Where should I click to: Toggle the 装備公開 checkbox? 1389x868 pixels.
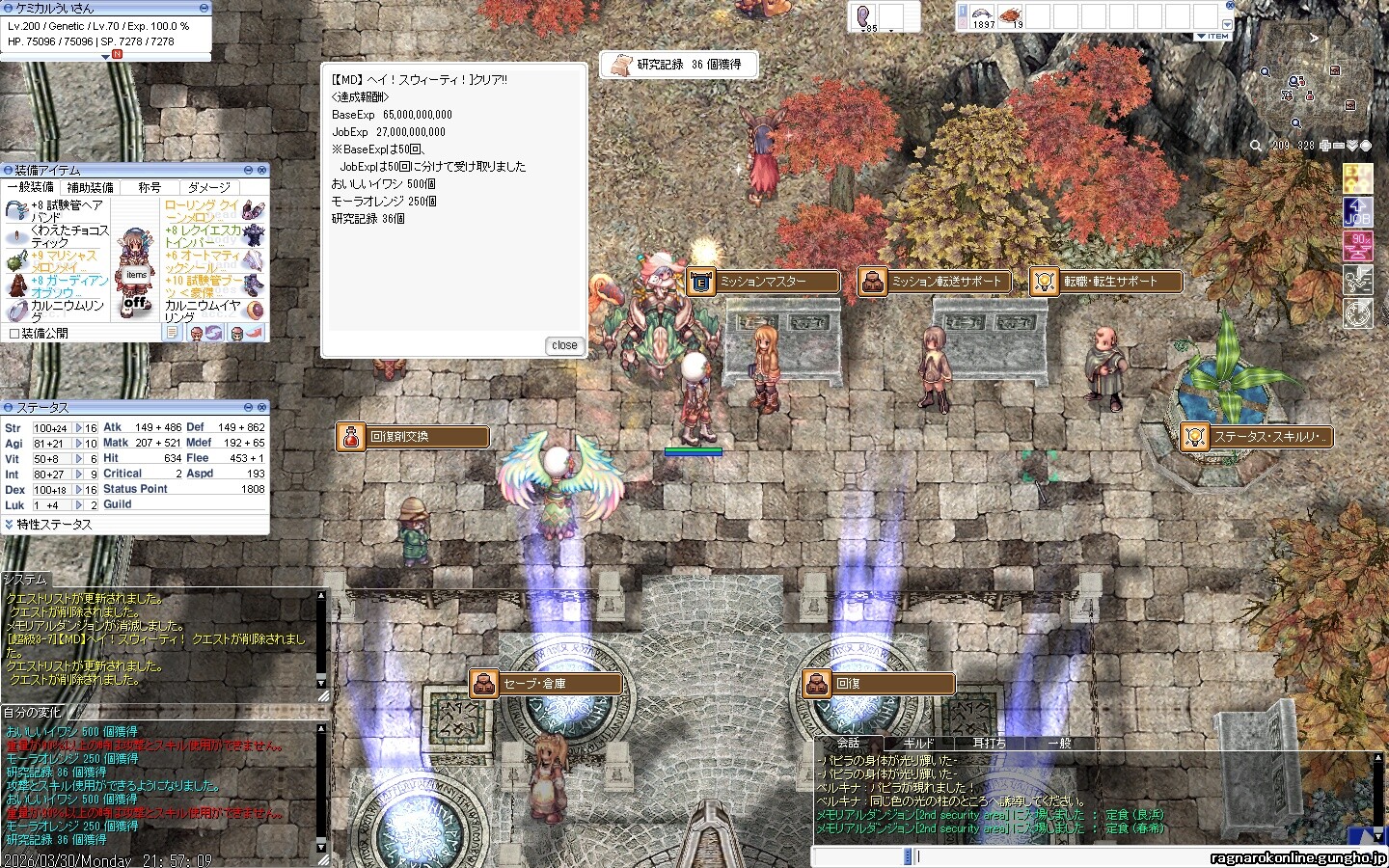tap(14, 334)
